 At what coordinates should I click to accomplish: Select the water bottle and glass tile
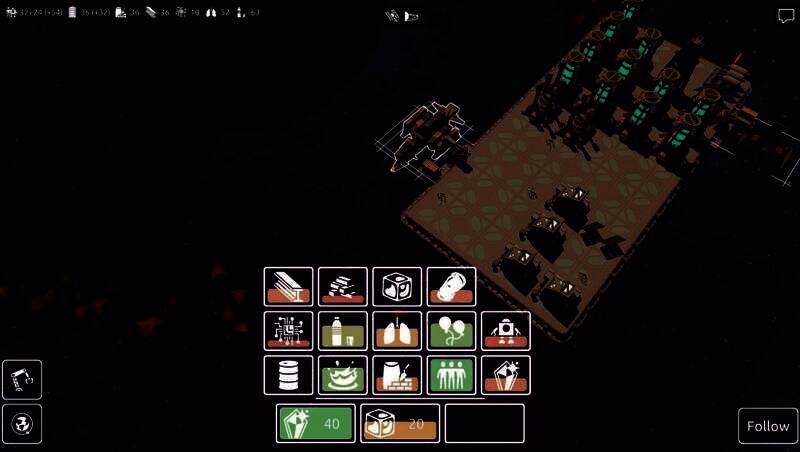(x=343, y=331)
